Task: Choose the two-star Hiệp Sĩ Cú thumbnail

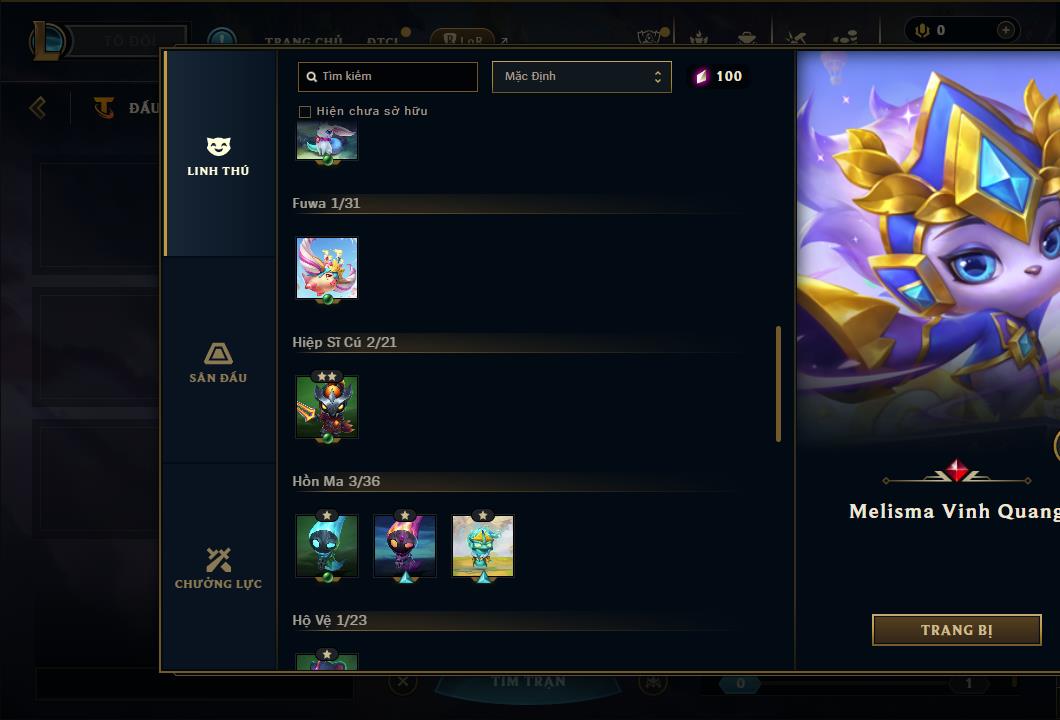Action: (x=327, y=407)
